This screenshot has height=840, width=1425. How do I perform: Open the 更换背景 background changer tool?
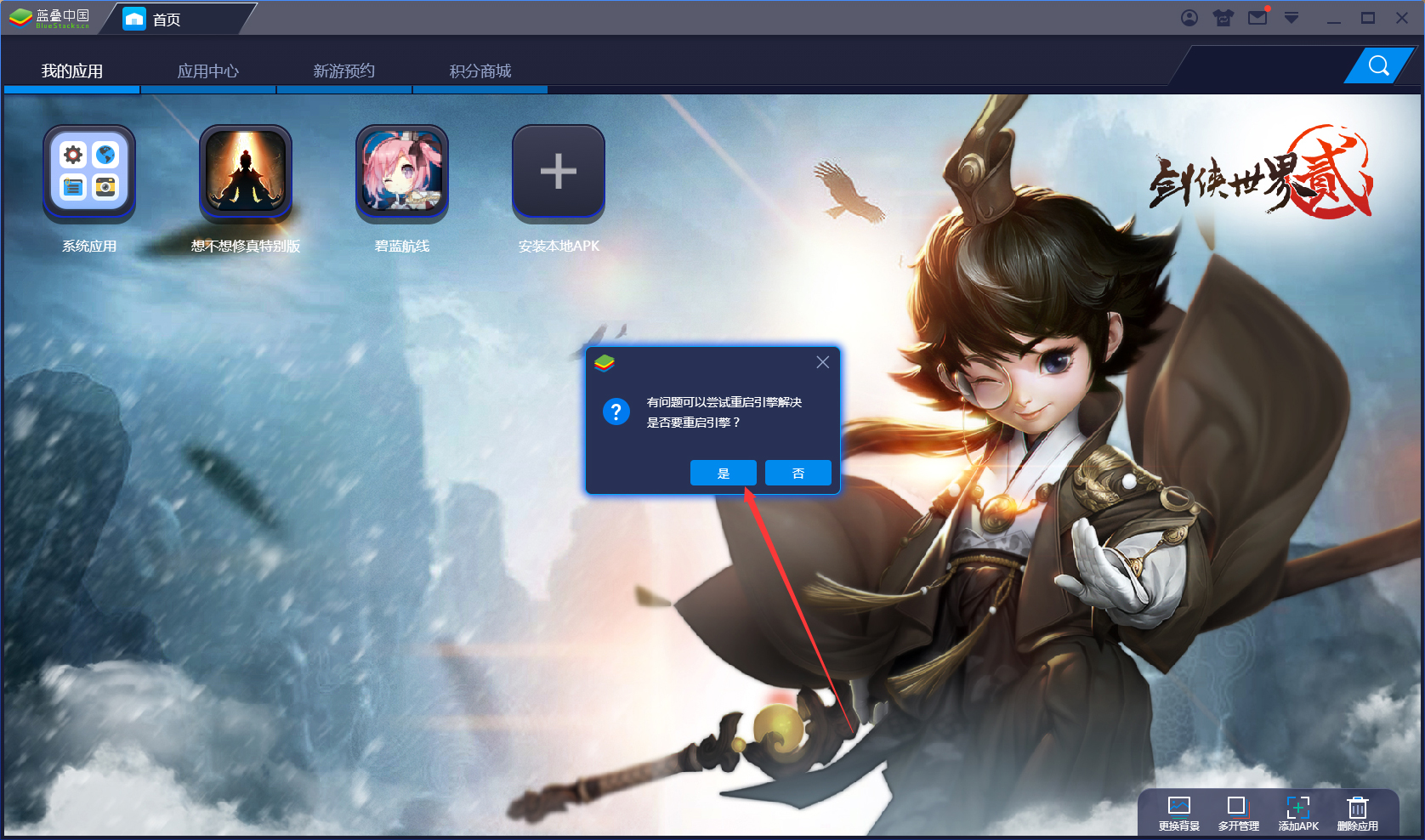point(1178,812)
